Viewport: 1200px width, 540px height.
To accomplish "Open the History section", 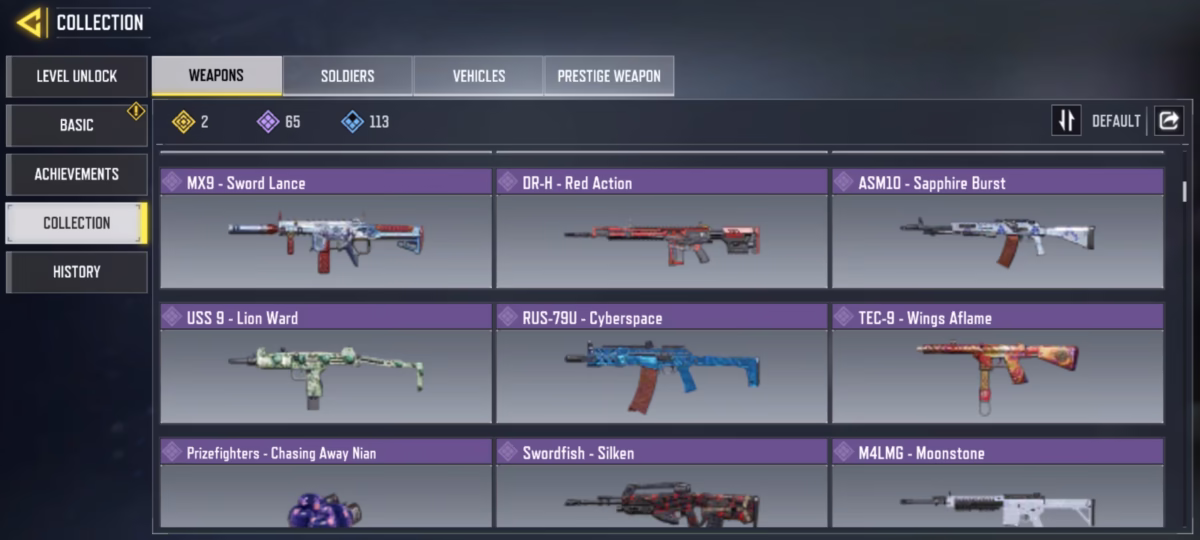I will click(x=77, y=272).
